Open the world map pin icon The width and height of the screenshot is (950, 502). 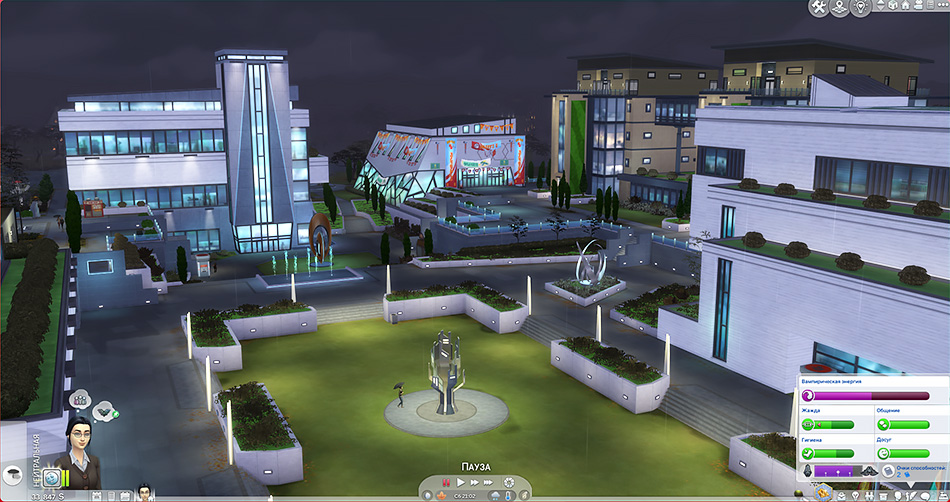(841, 8)
